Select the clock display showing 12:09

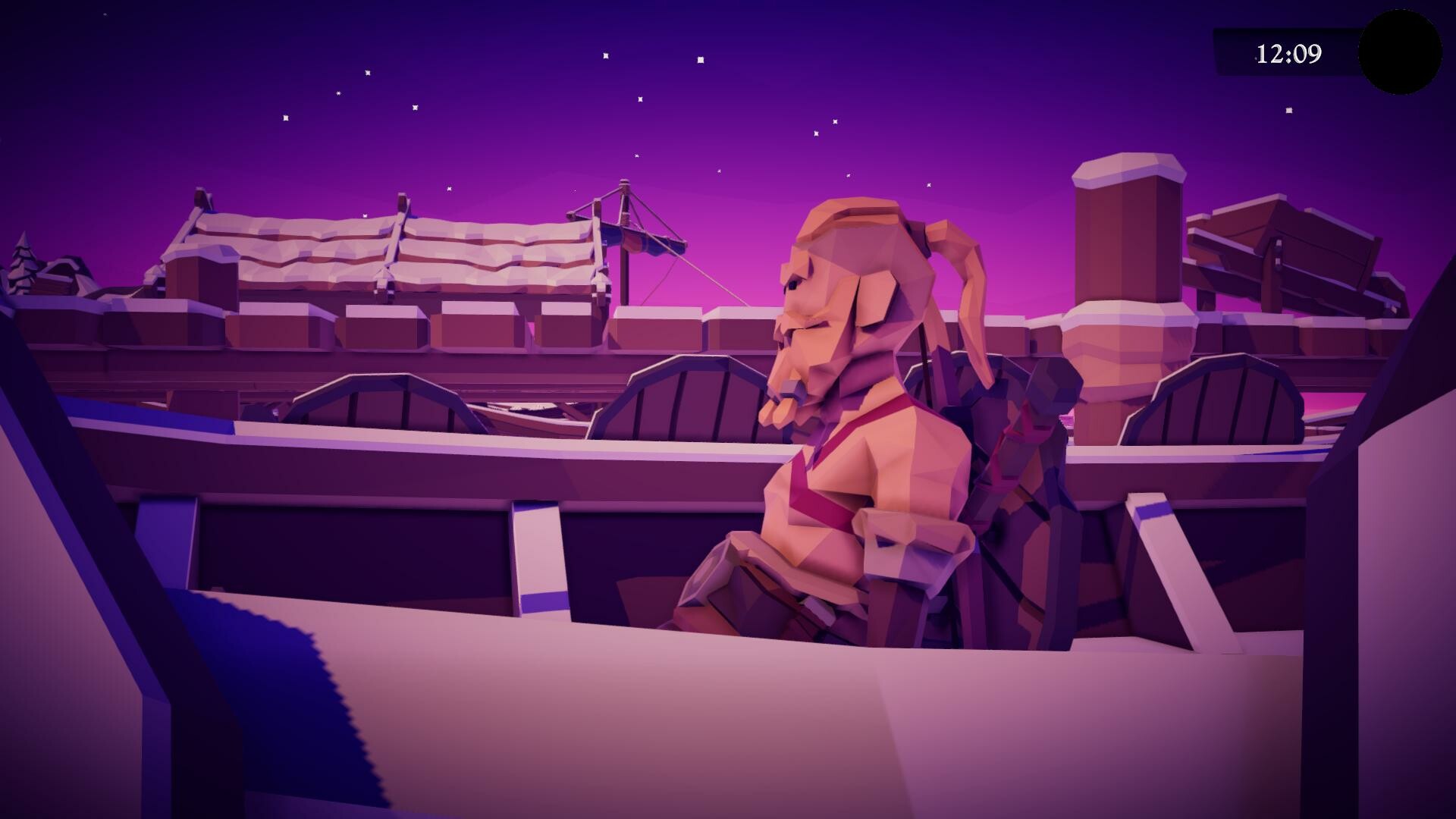tap(1291, 52)
